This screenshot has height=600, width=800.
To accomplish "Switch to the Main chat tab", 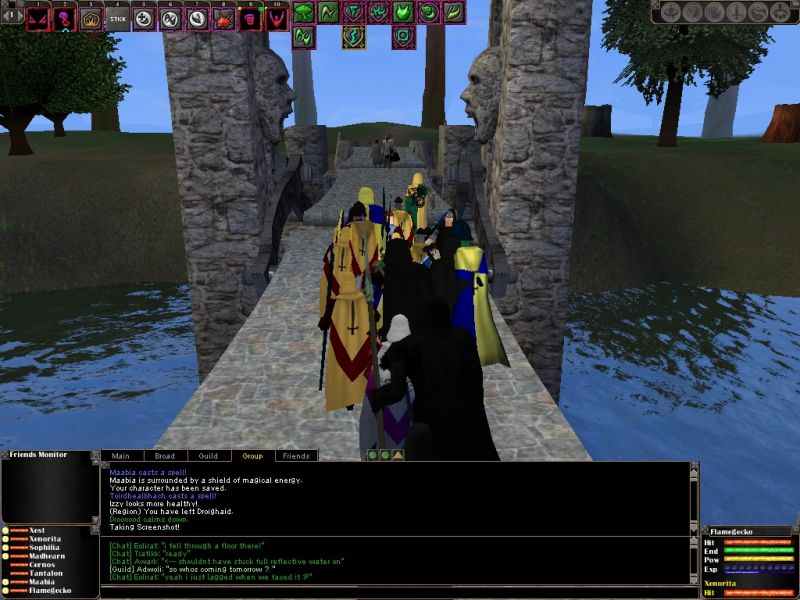I will (x=120, y=456).
